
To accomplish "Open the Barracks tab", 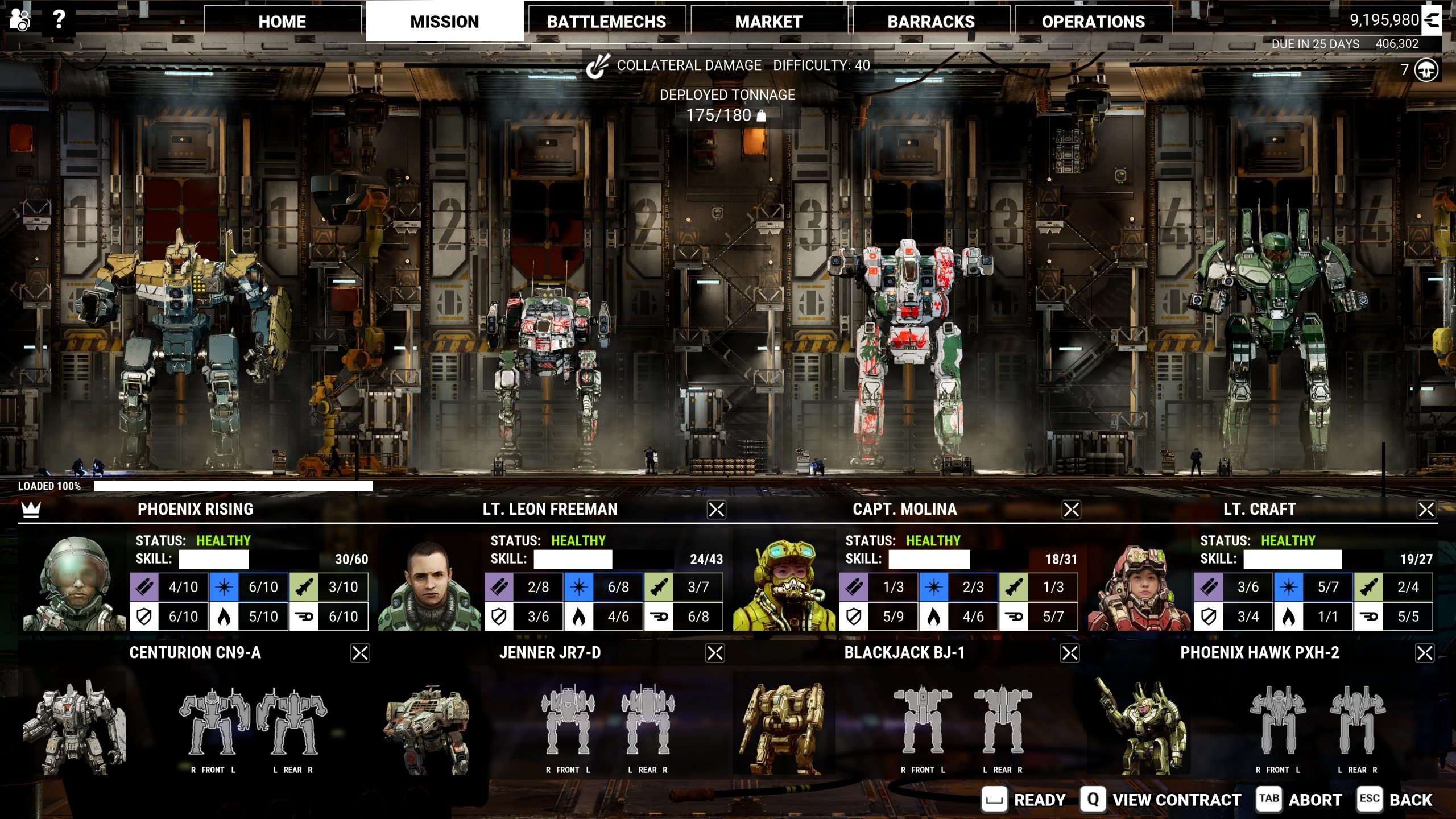I will pos(931,22).
